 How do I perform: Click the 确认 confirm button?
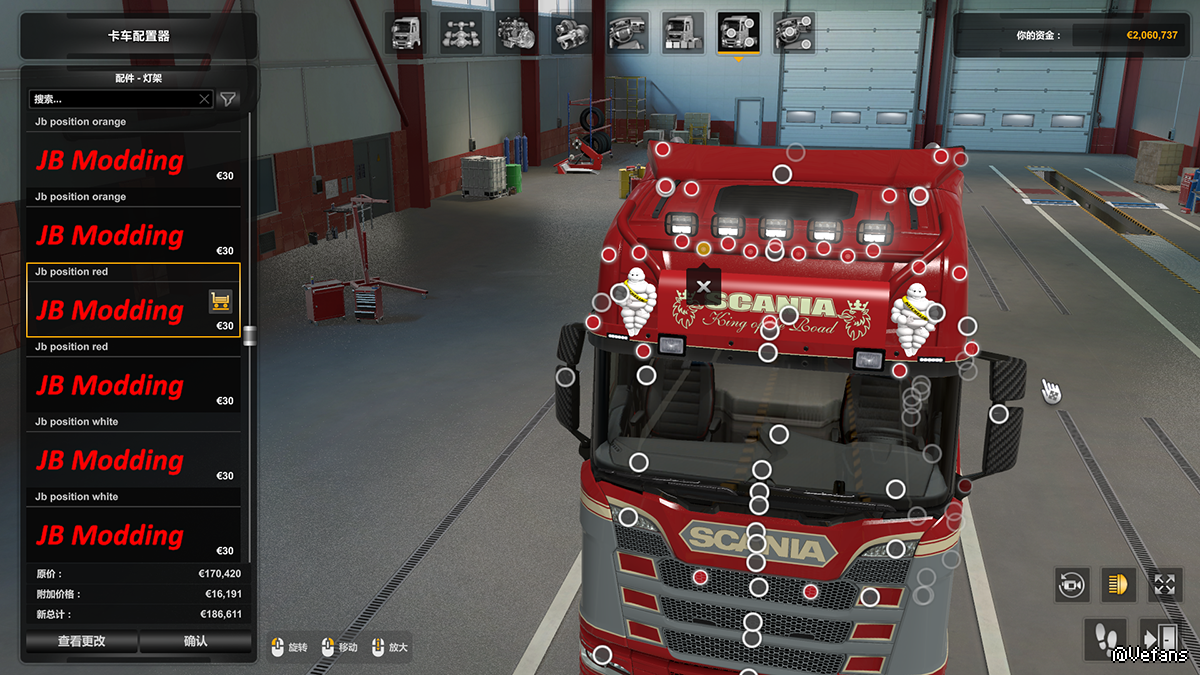coord(196,641)
